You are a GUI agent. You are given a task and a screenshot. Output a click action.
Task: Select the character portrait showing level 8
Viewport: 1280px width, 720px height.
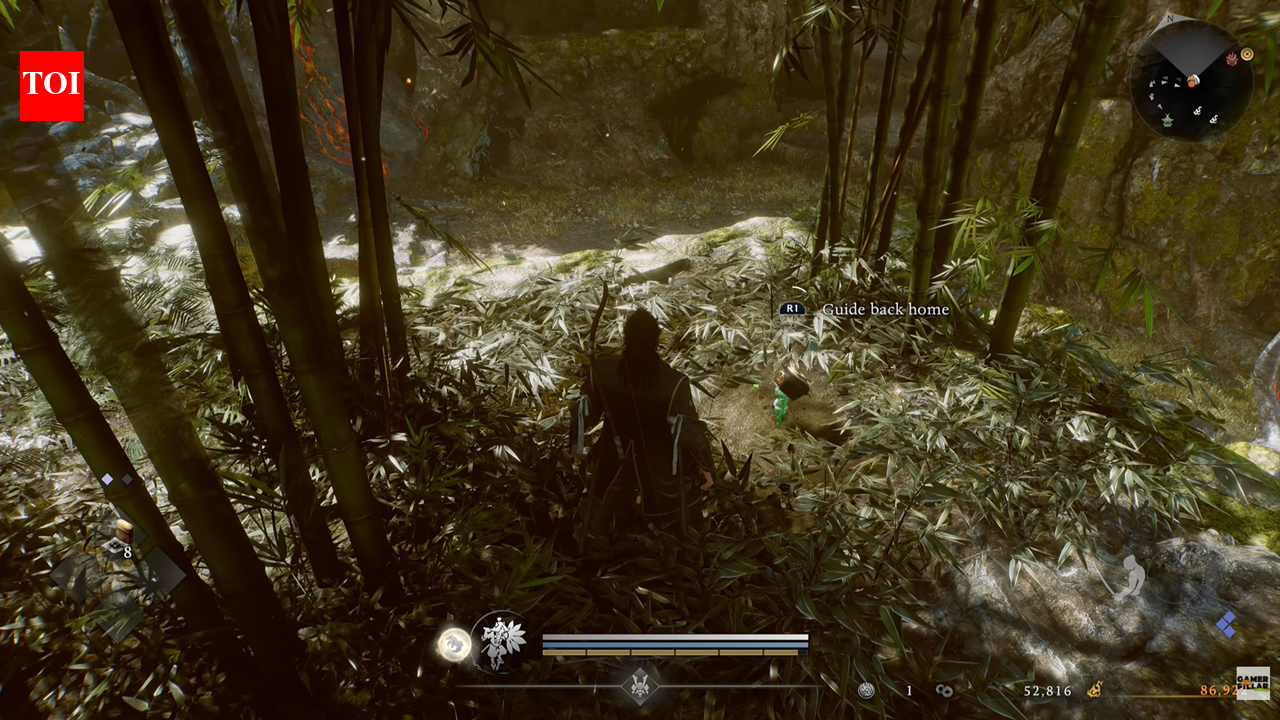click(122, 534)
